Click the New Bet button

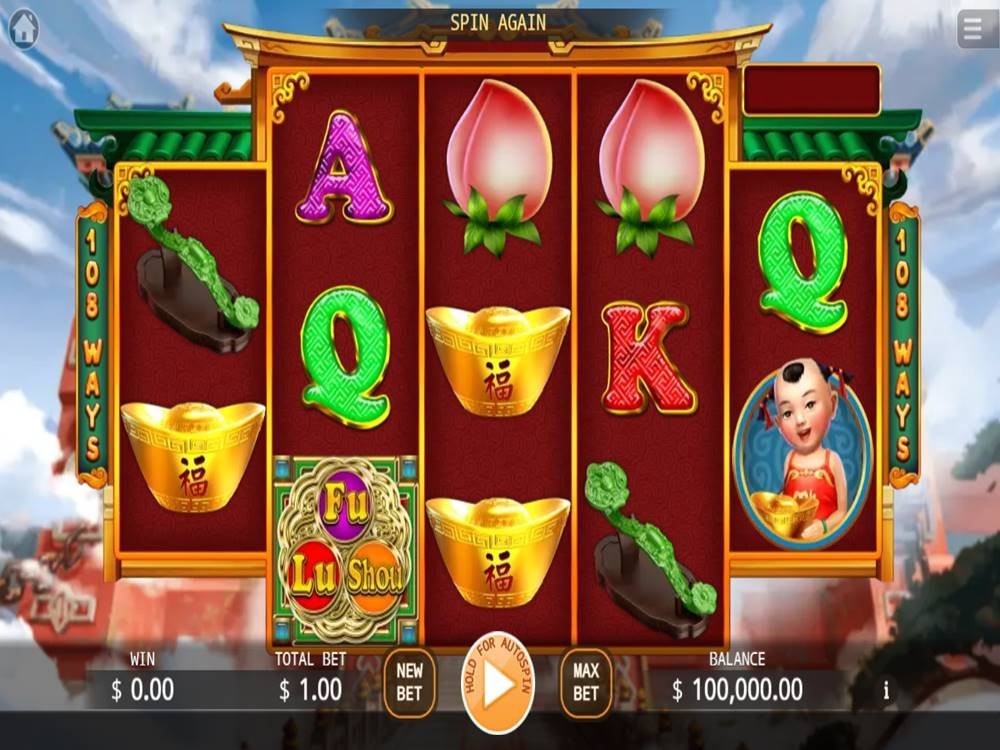coord(409,683)
